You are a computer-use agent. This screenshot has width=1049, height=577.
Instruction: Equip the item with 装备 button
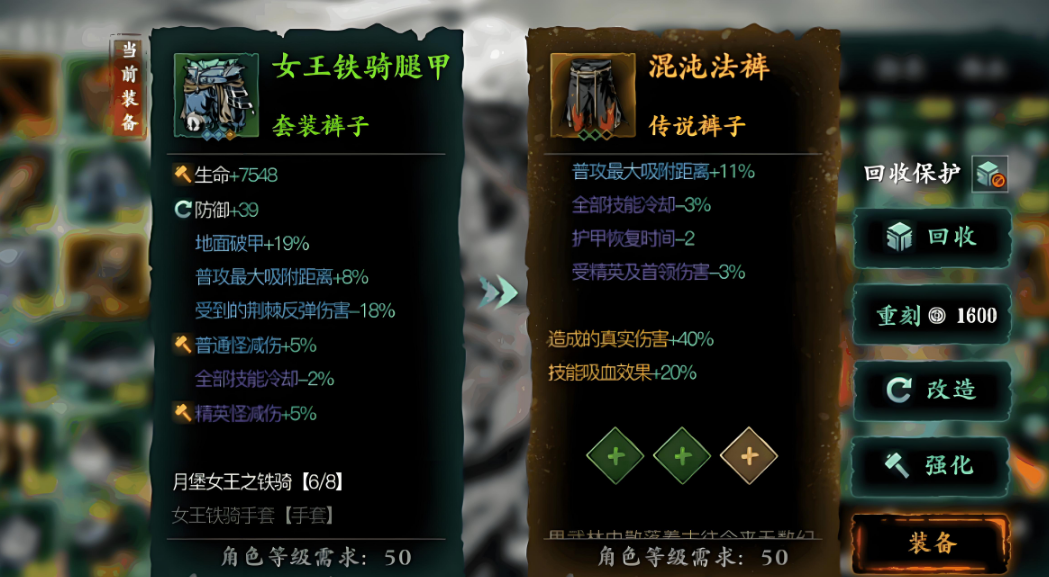pyautogui.click(x=931, y=543)
